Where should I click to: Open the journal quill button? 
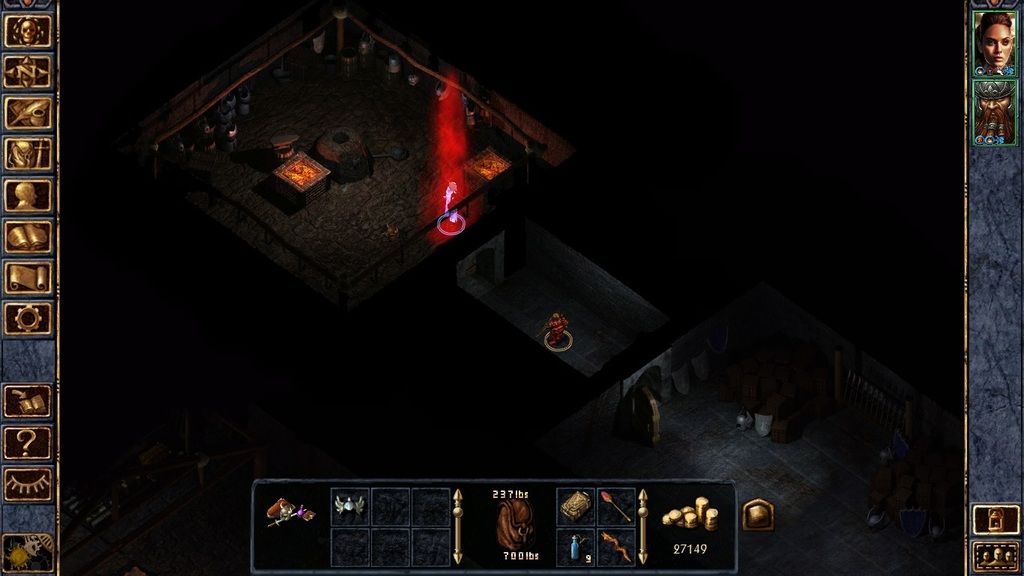[x=28, y=112]
